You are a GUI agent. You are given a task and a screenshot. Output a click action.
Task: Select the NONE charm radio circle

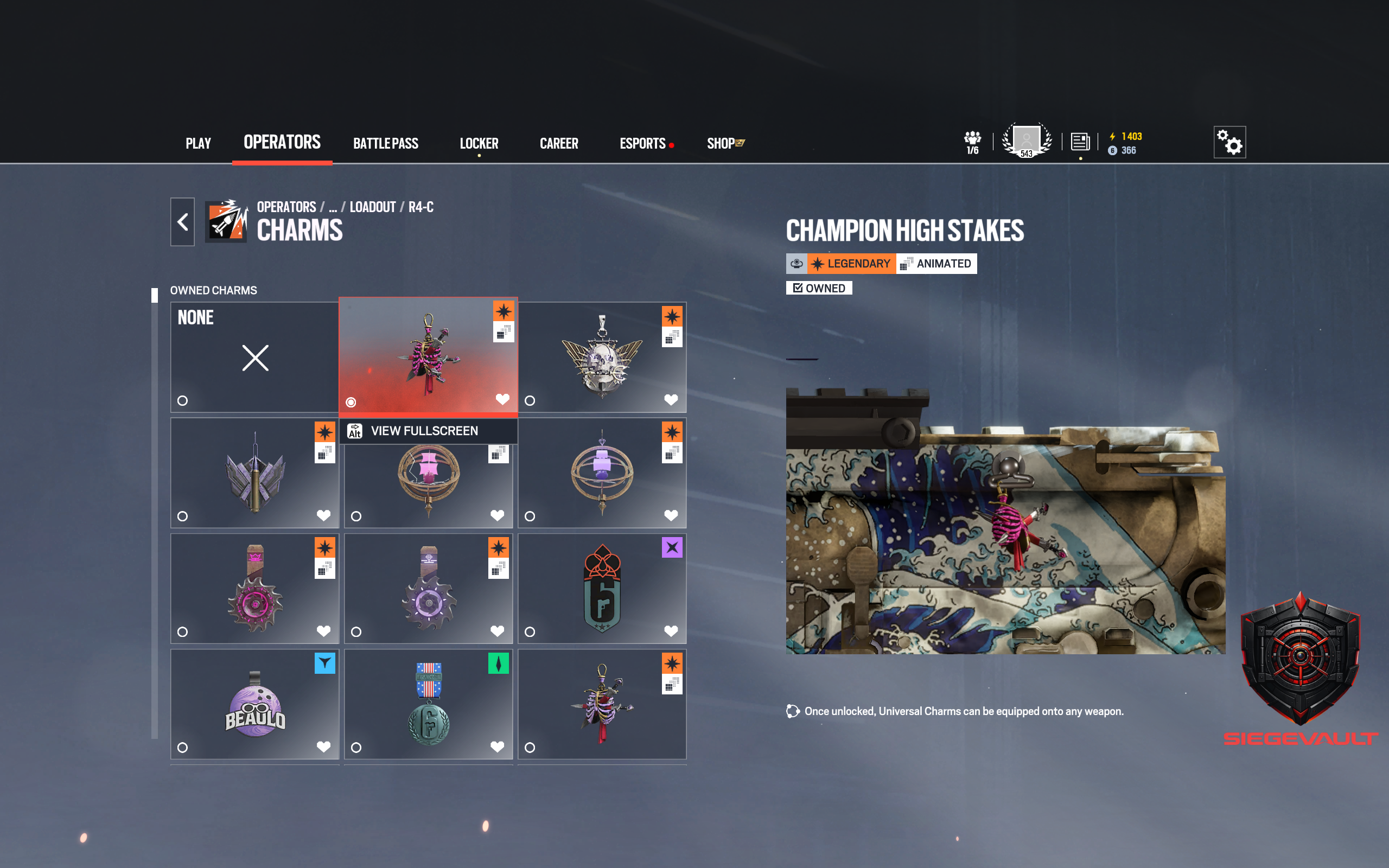[x=182, y=401]
